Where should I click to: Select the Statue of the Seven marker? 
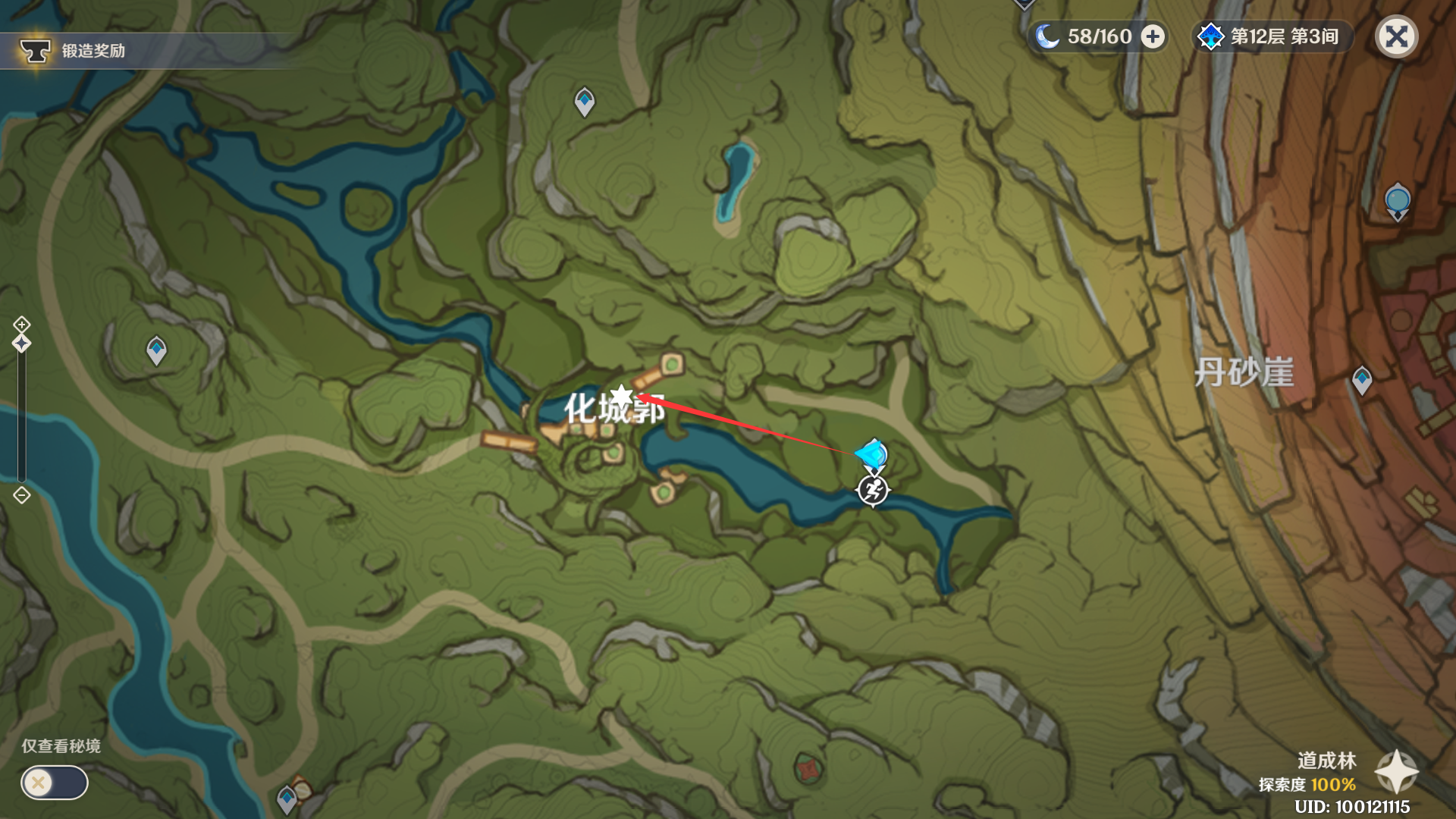pos(1397,201)
